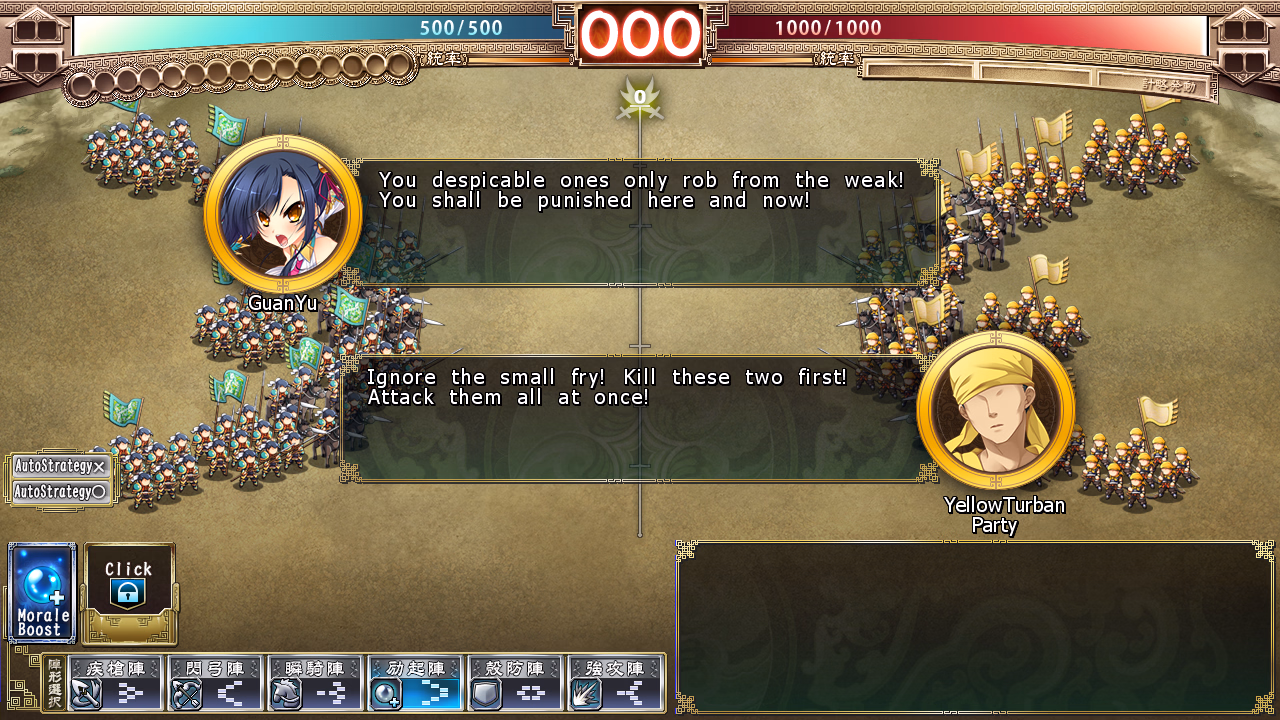Choose the 閃弓陣 bow formation
Image resolution: width=1280 pixels, height=720 pixels.
pyautogui.click(x=215, y=683)
